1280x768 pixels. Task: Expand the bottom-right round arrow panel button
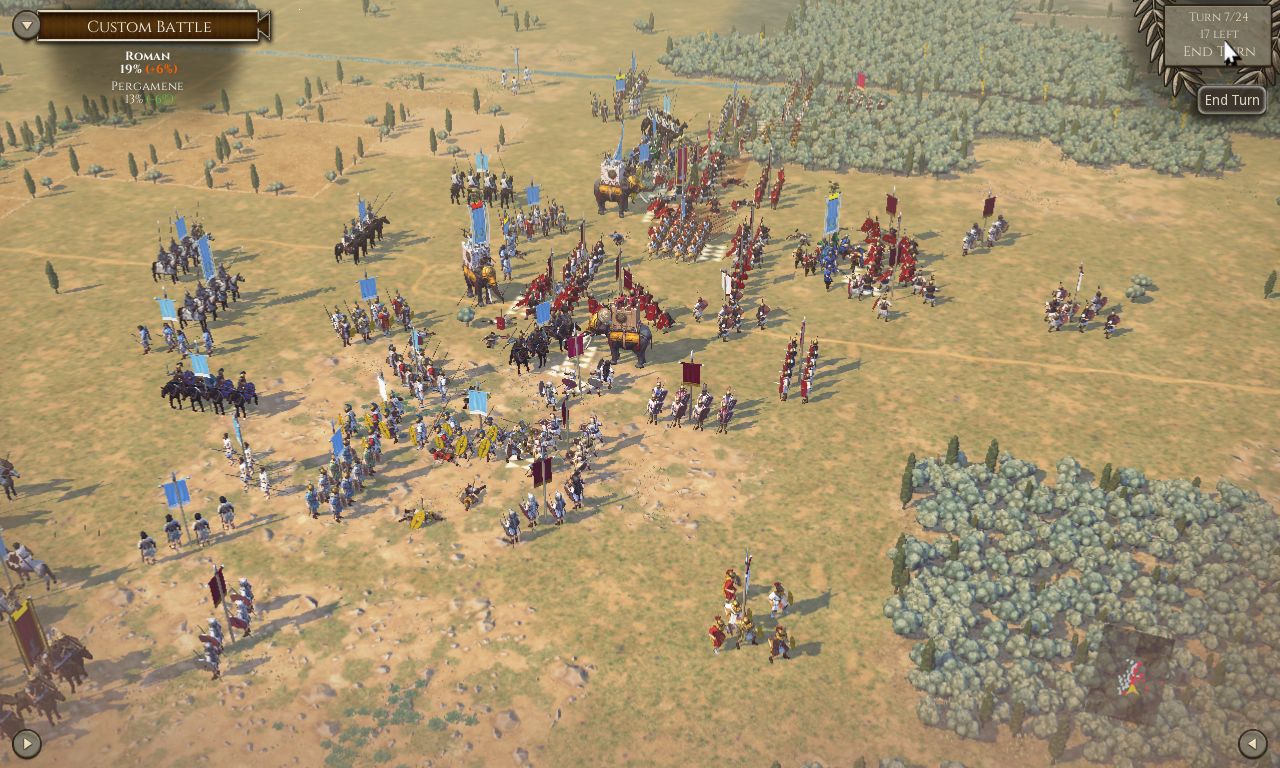click(1252, 743)
